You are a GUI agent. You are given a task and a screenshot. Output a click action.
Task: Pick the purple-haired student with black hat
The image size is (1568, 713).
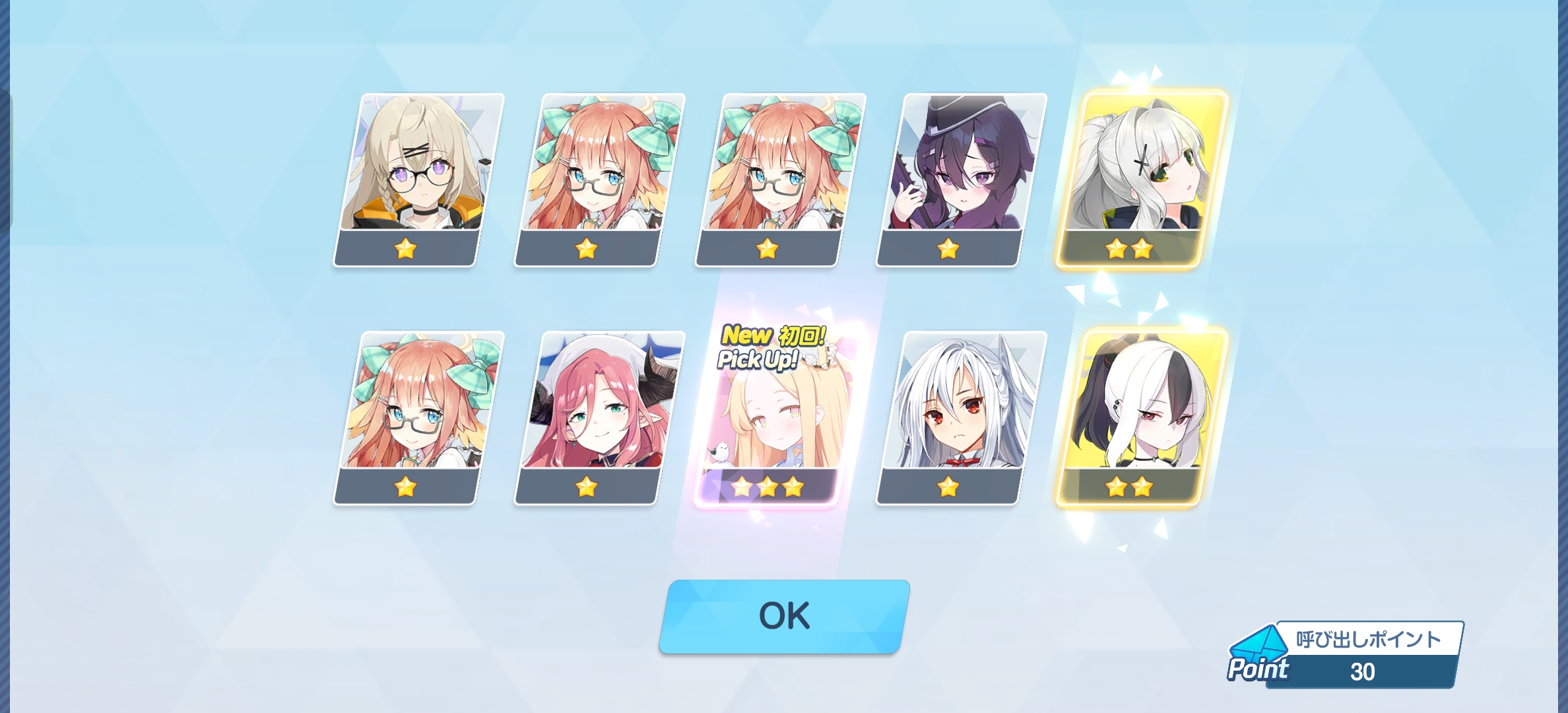[961, 180]
